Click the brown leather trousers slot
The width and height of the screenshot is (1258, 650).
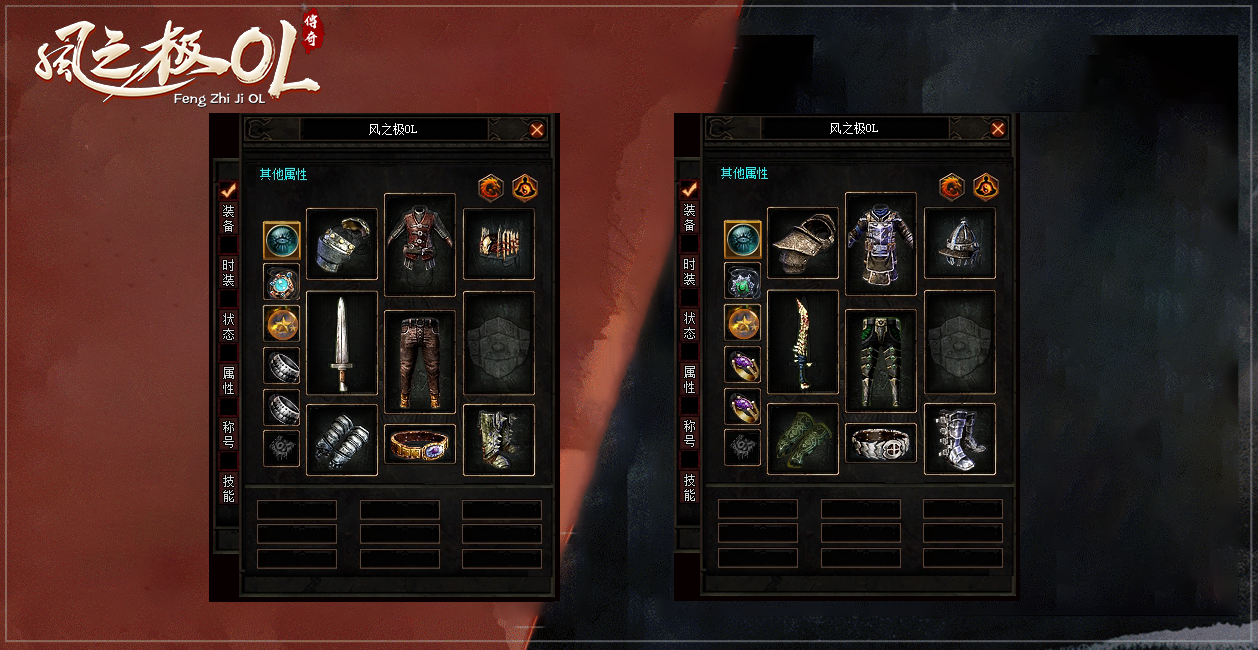pyautogui.click(x=420, y=360)
